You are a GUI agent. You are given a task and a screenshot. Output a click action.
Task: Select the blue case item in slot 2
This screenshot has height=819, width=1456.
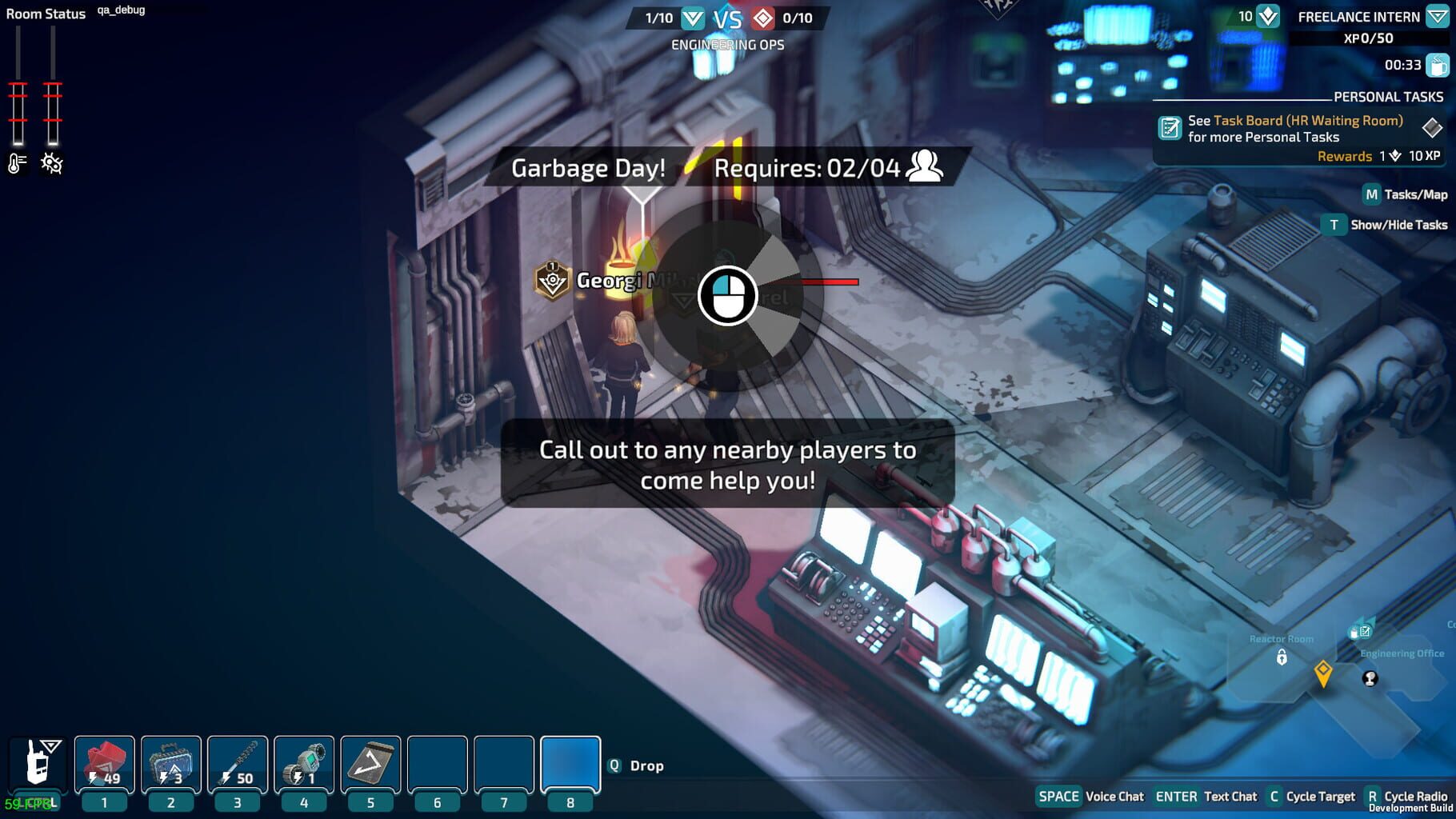pyautogui.click(x=170, y=764)
